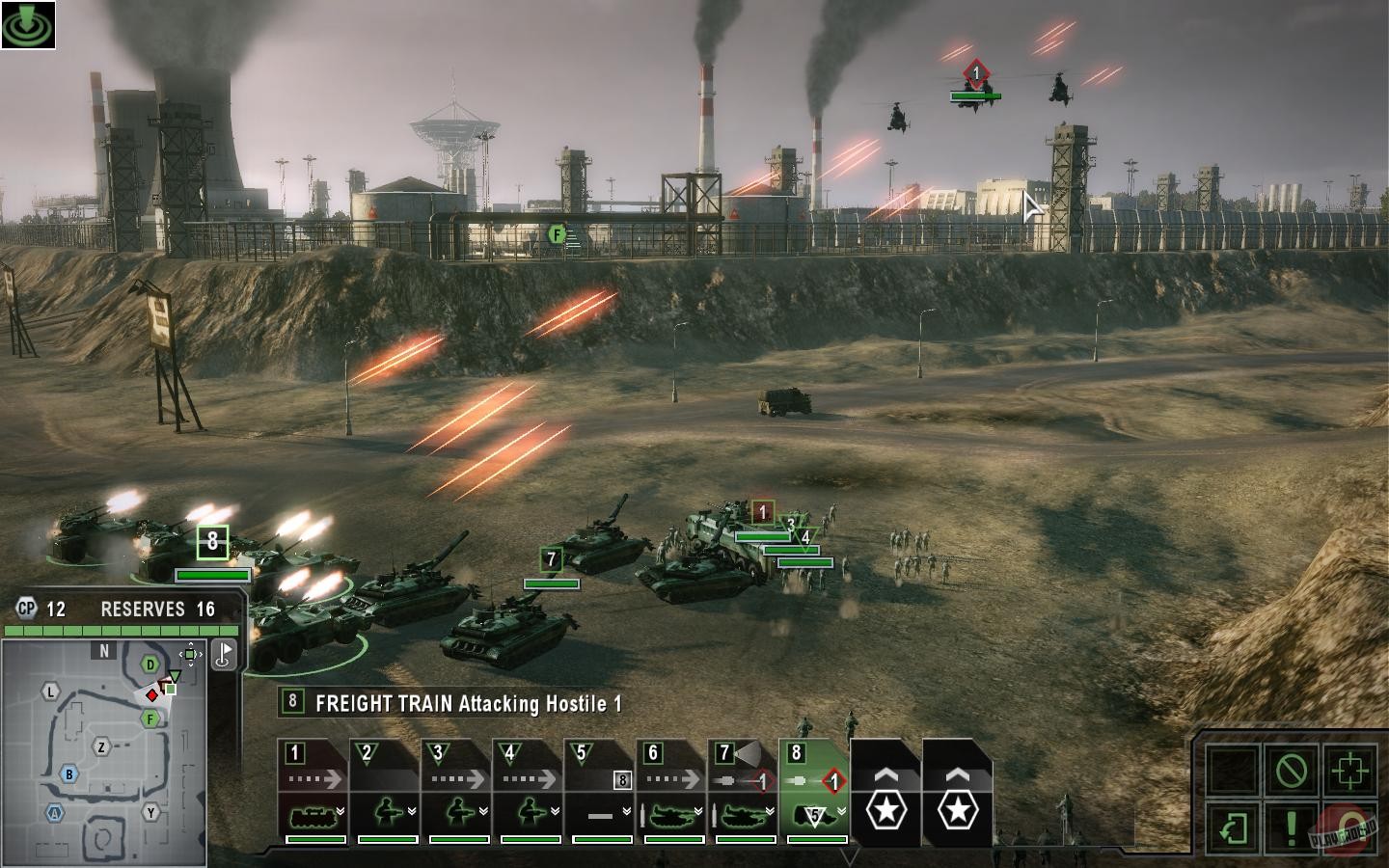The image size is (1389, 868).
Task: Choose tank group 7 card
Action: [x=743, y=791]
